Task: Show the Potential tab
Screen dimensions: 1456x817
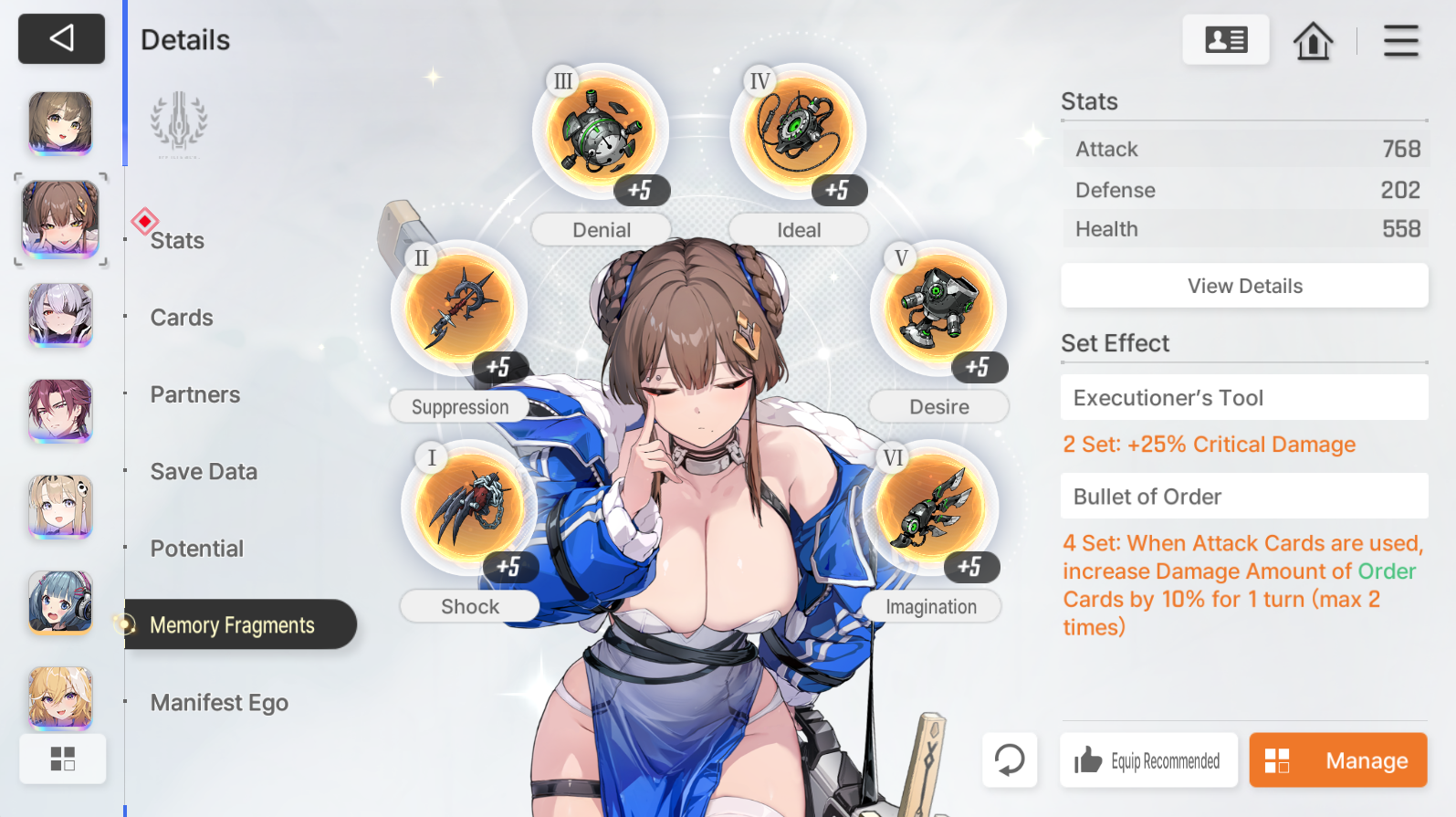Action: click(x=197, y=549)
